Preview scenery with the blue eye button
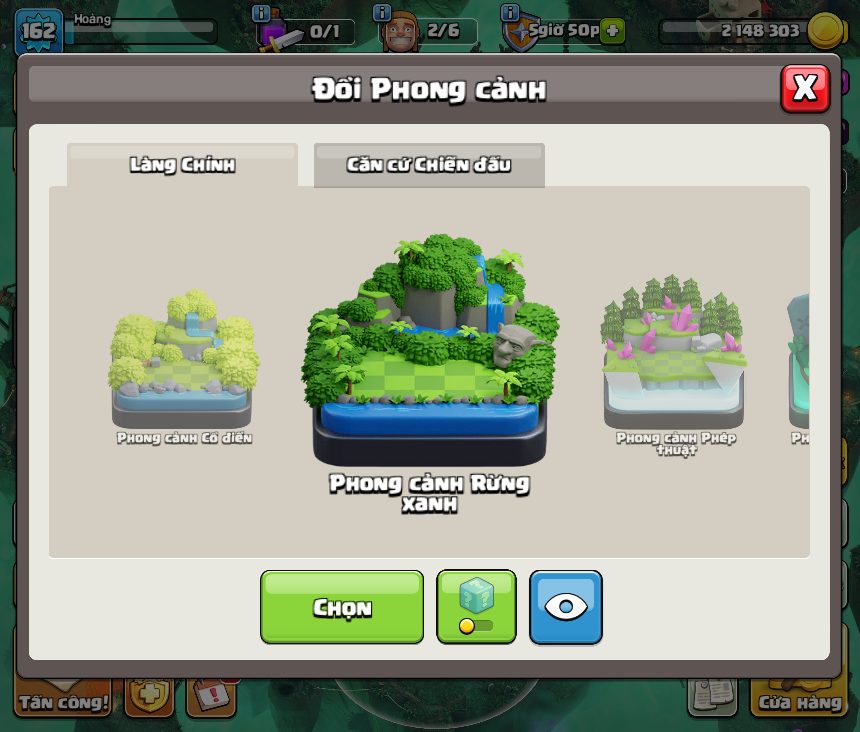This screenshot has width=860, height=732. [565, 607]
